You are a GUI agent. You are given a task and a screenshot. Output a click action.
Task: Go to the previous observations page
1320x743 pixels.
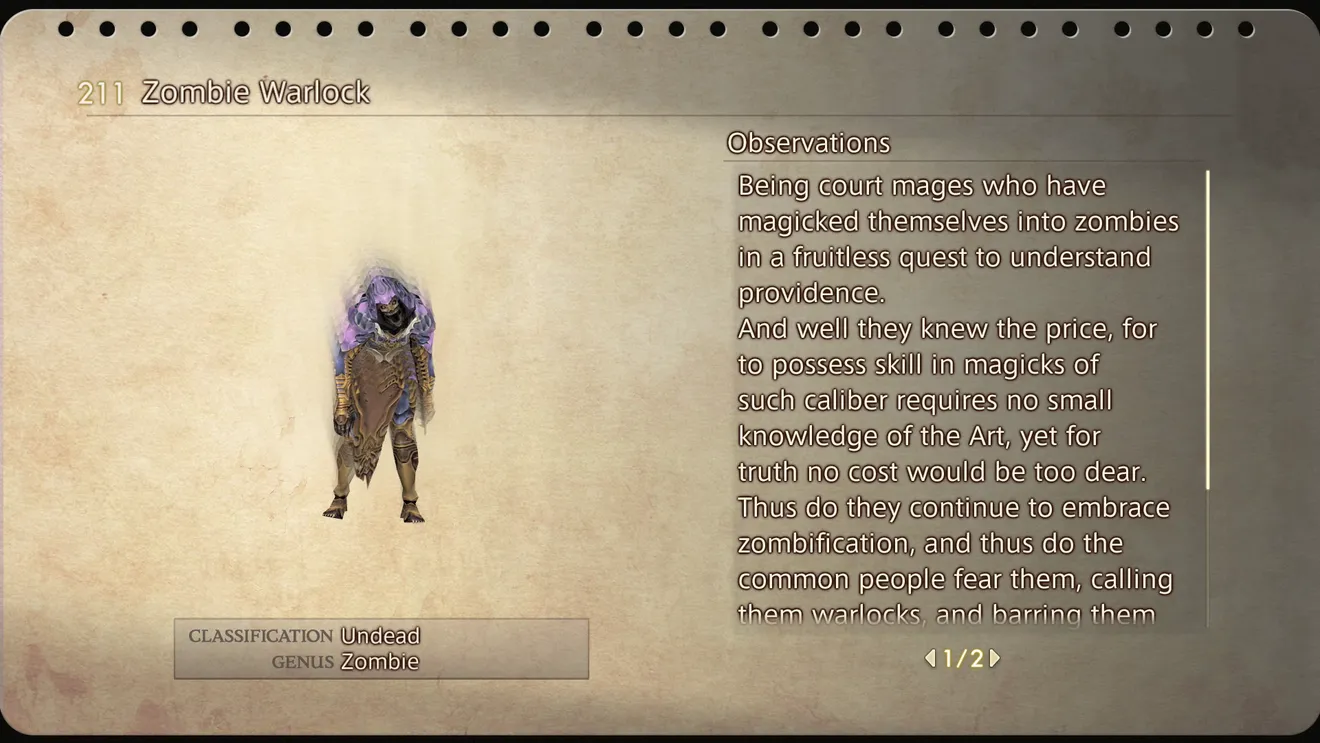930,658
